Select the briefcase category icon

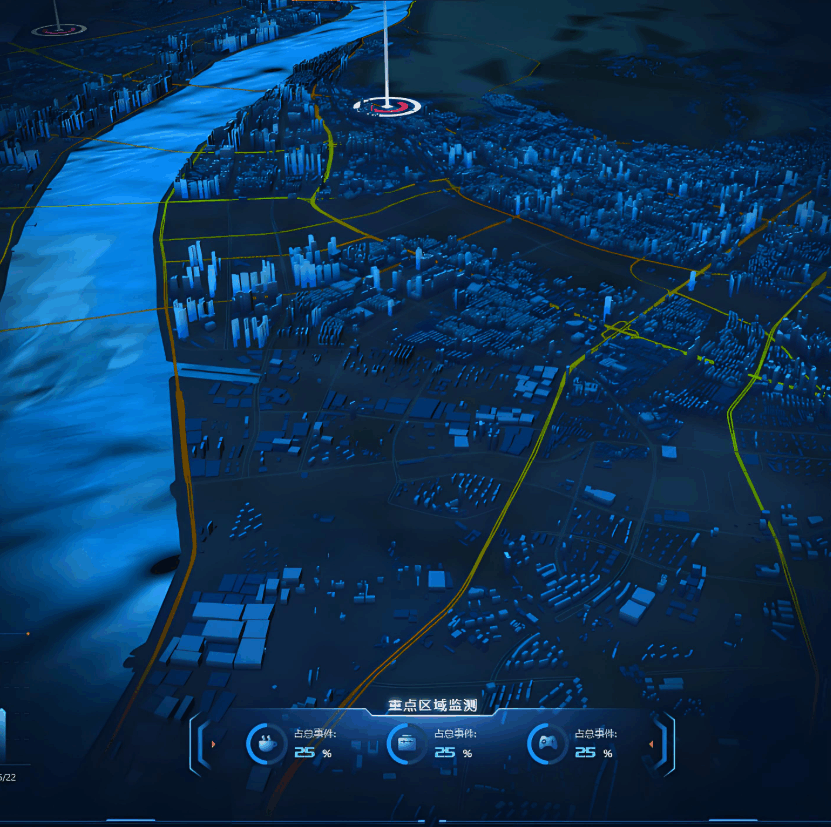(x=406, y=743)
